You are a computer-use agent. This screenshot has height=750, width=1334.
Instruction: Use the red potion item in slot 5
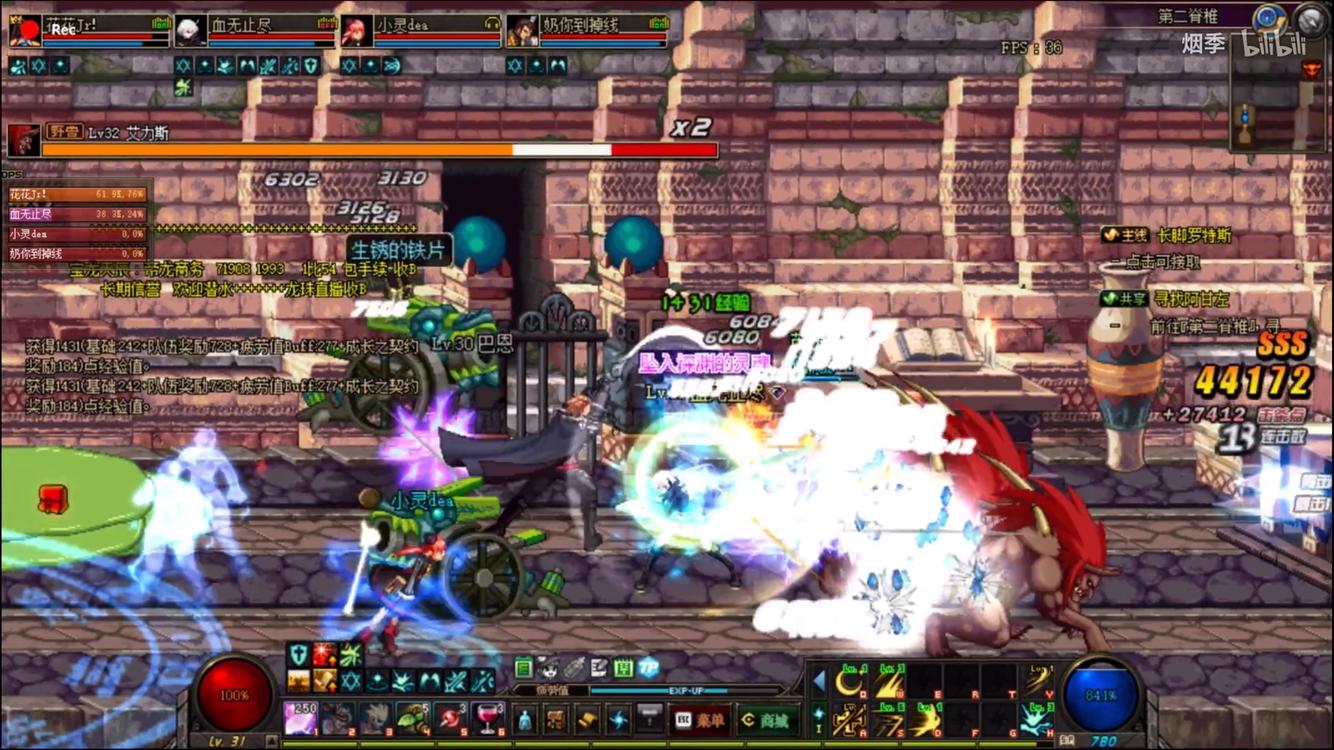(449, 718)
